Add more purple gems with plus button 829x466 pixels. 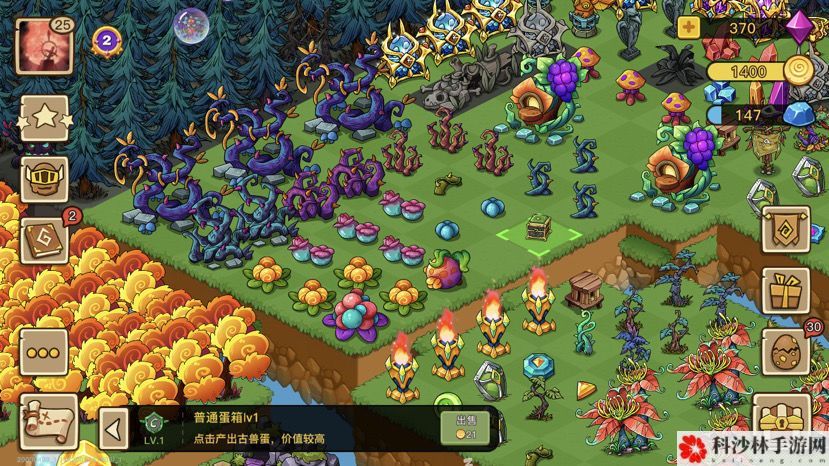coord(689,28)
